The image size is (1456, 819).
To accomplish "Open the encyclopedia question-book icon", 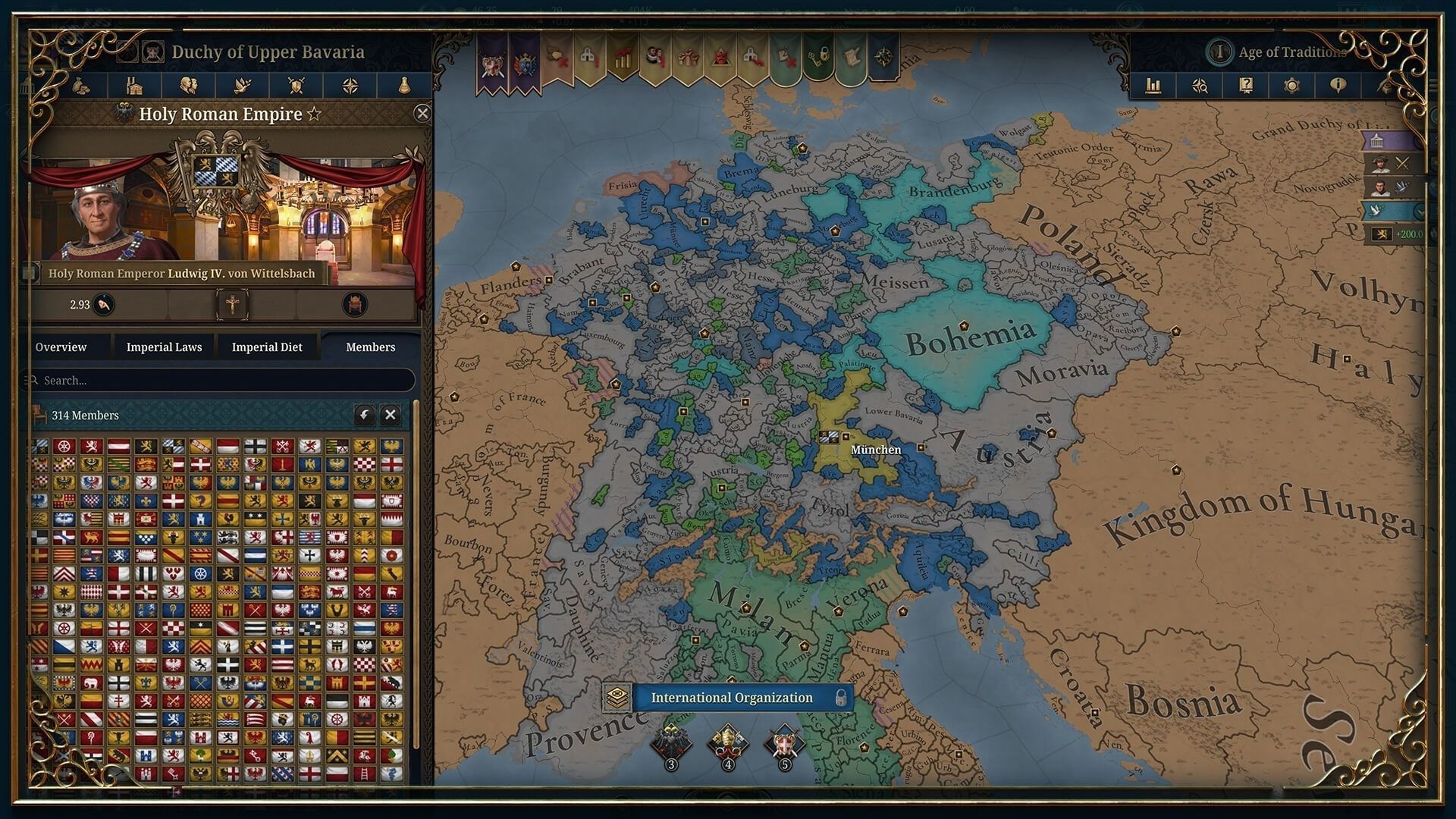I will [1245, 86].
